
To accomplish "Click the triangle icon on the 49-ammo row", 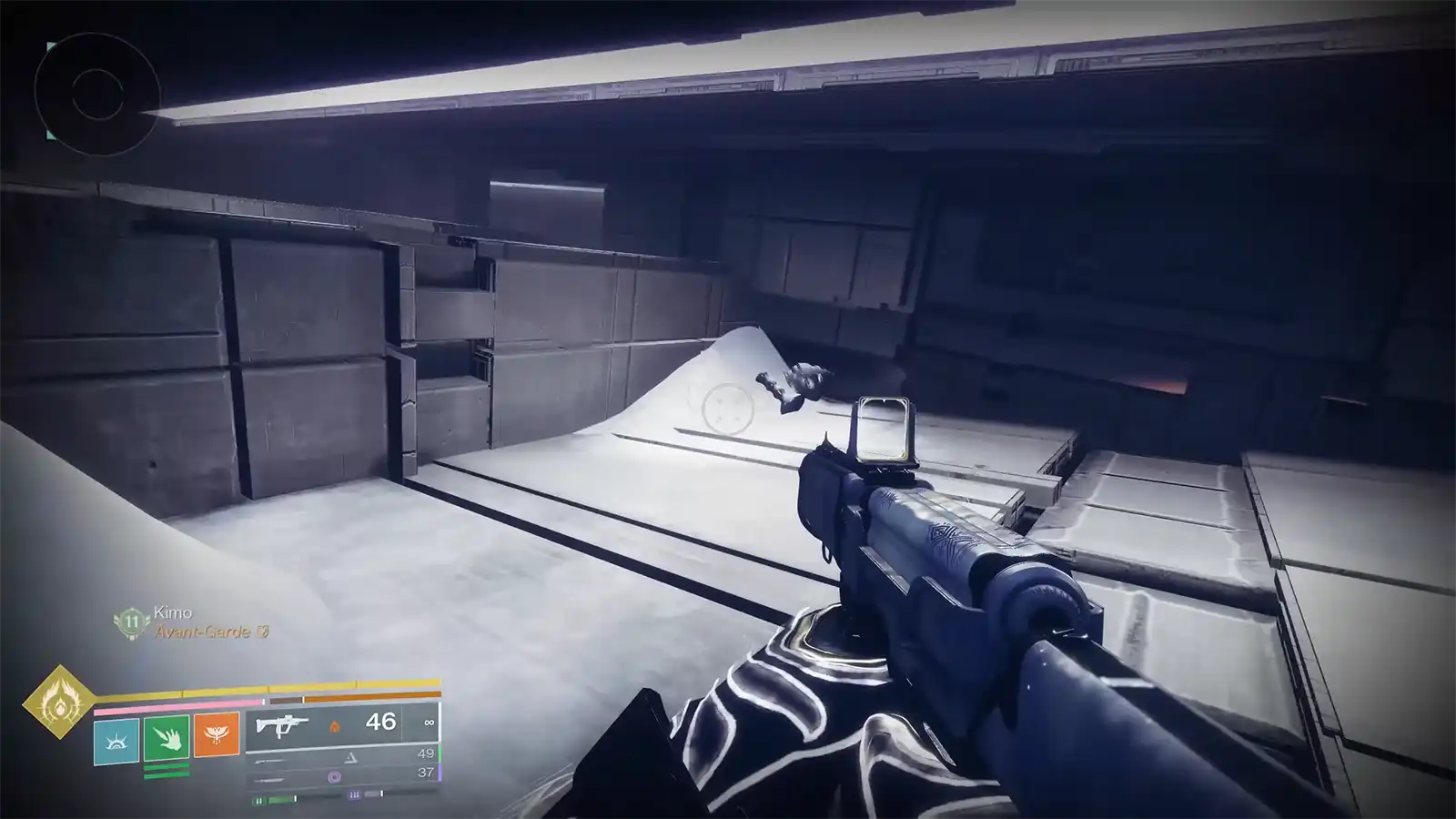I will click(x=350, y=758).
